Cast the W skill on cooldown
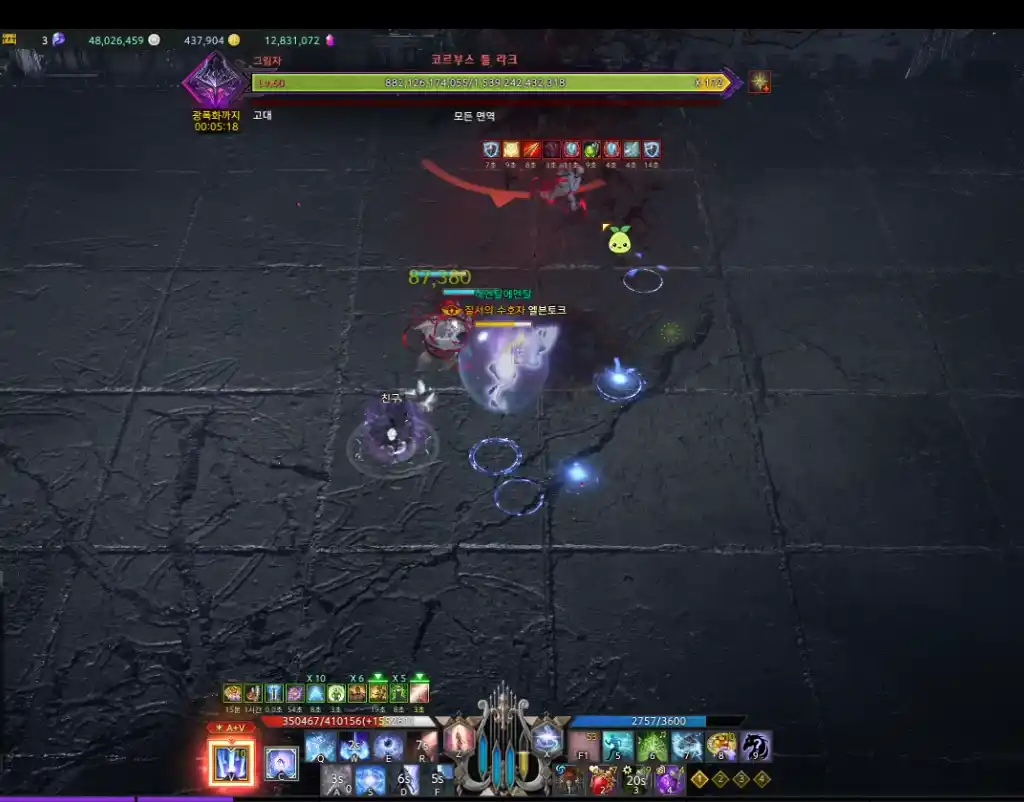This screenshot has width=1024, height=802. tap(354, 746)
